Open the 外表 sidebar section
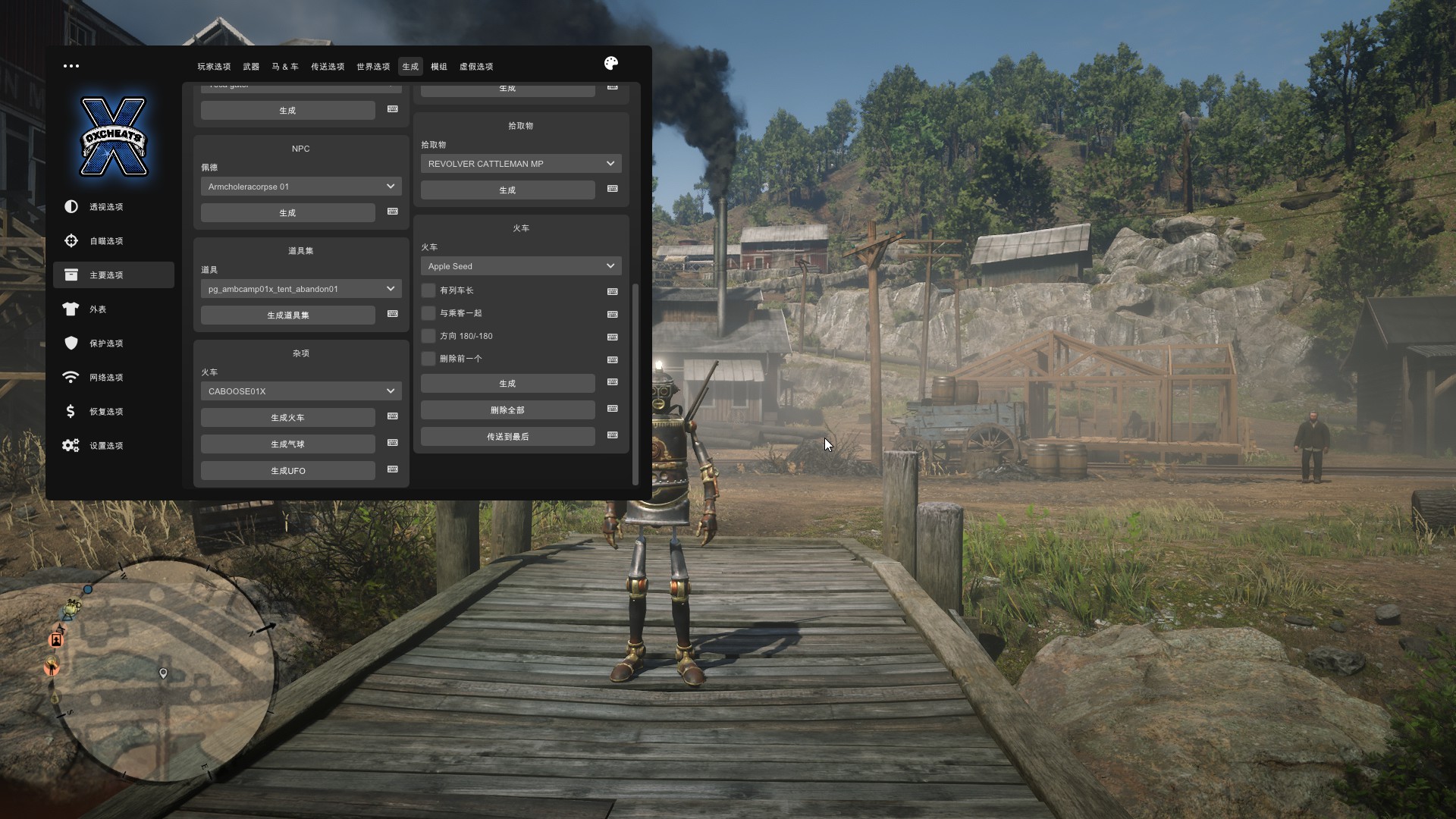The image size is (1456, 819). (98, 309)
